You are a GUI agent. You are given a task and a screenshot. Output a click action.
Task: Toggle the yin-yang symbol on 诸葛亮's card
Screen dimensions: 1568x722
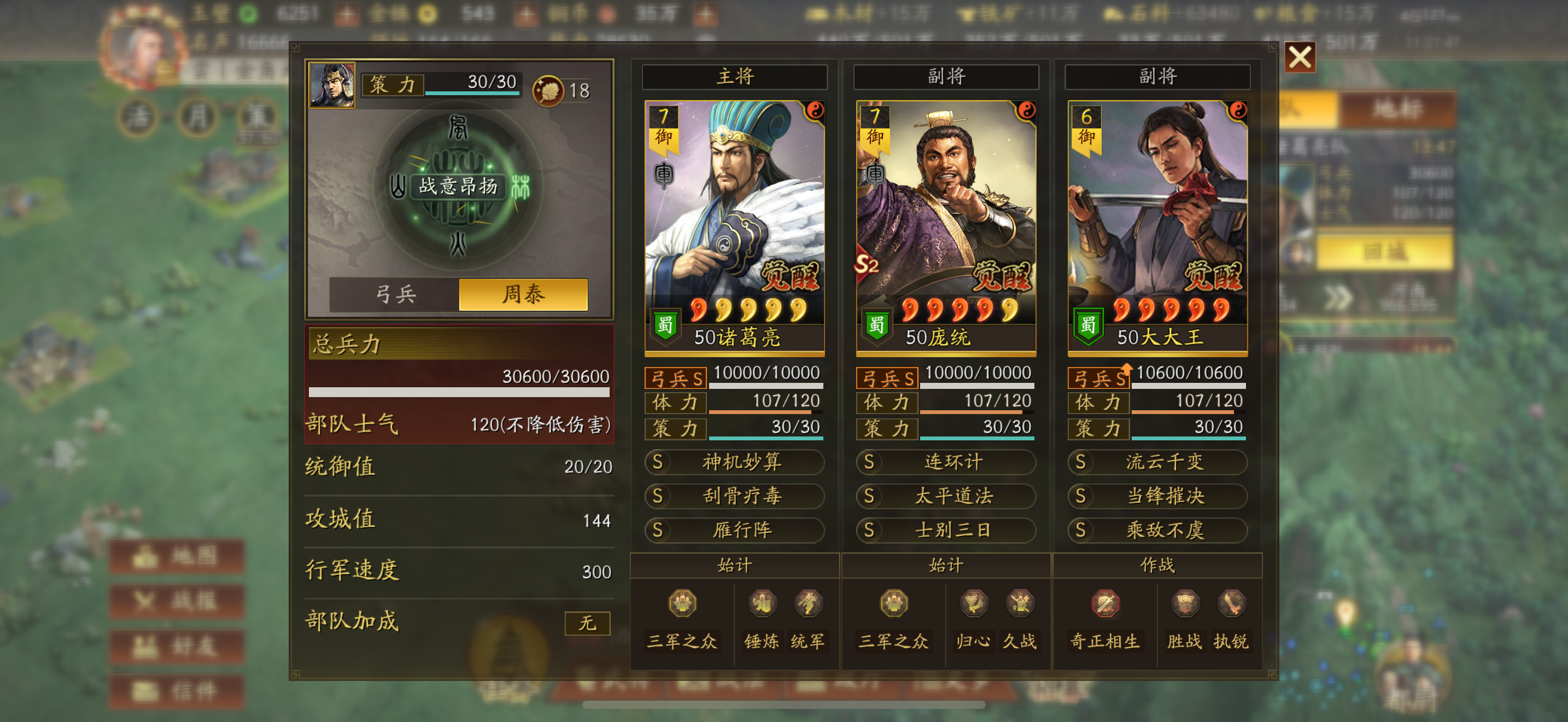tap(815, 113)
